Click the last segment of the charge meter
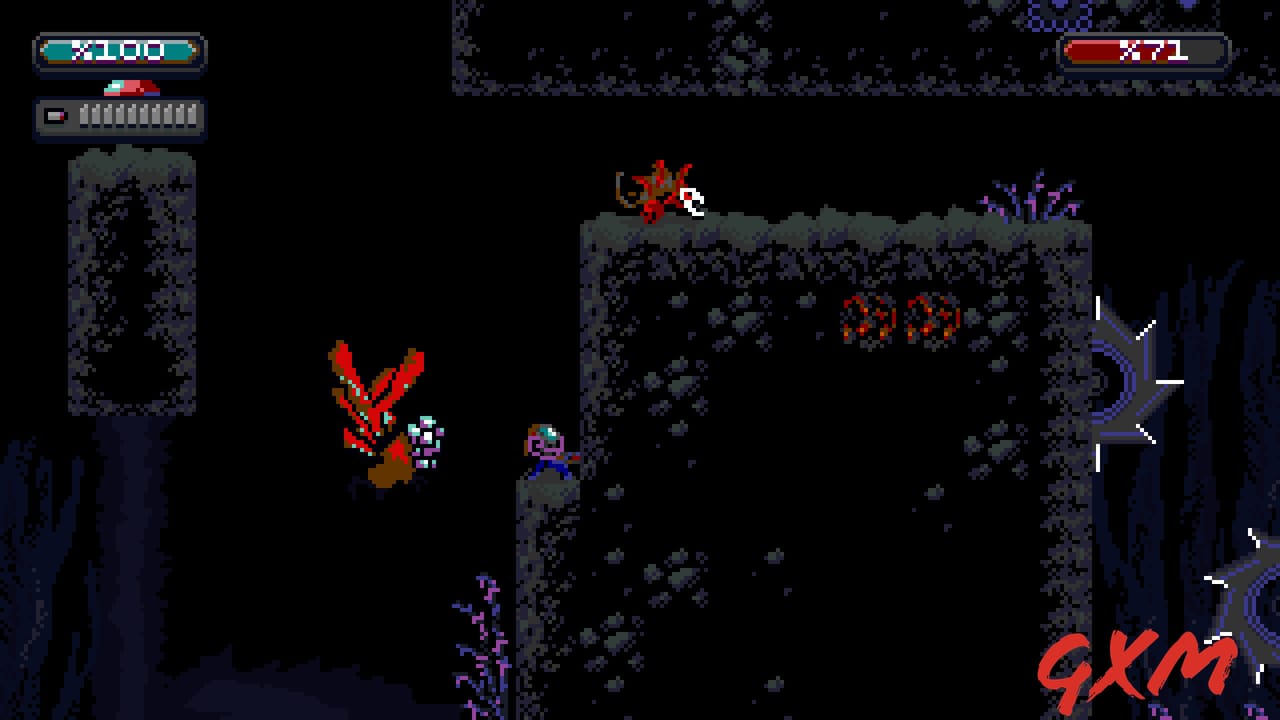1280x720 pixels. pyautogui.click(x=190, y=117)
